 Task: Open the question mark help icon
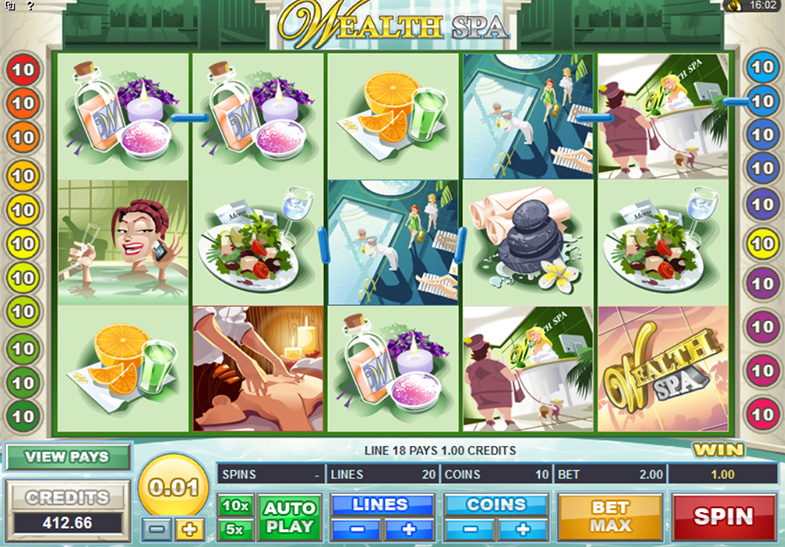point(30,6)
